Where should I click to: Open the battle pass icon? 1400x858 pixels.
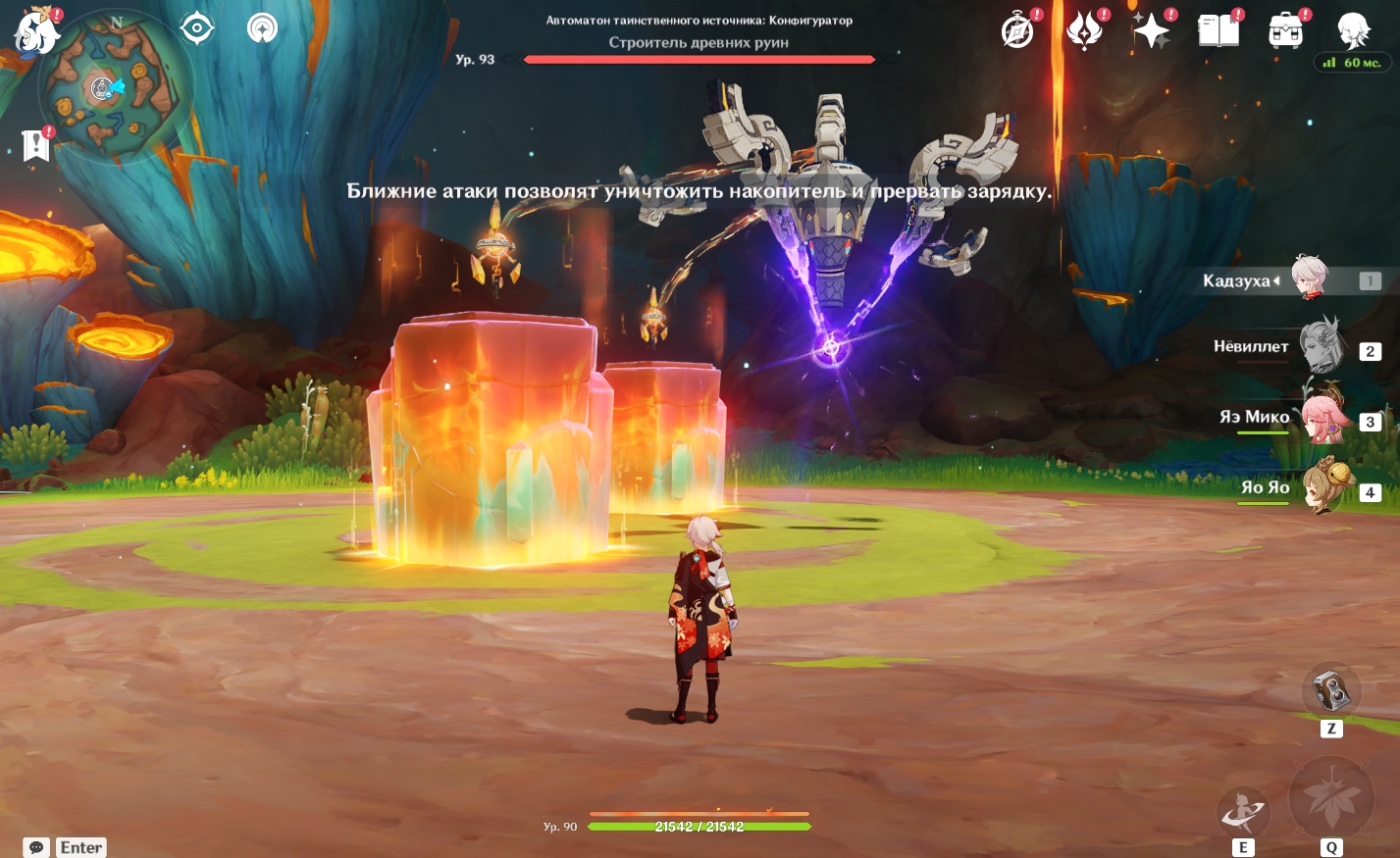1084,31
